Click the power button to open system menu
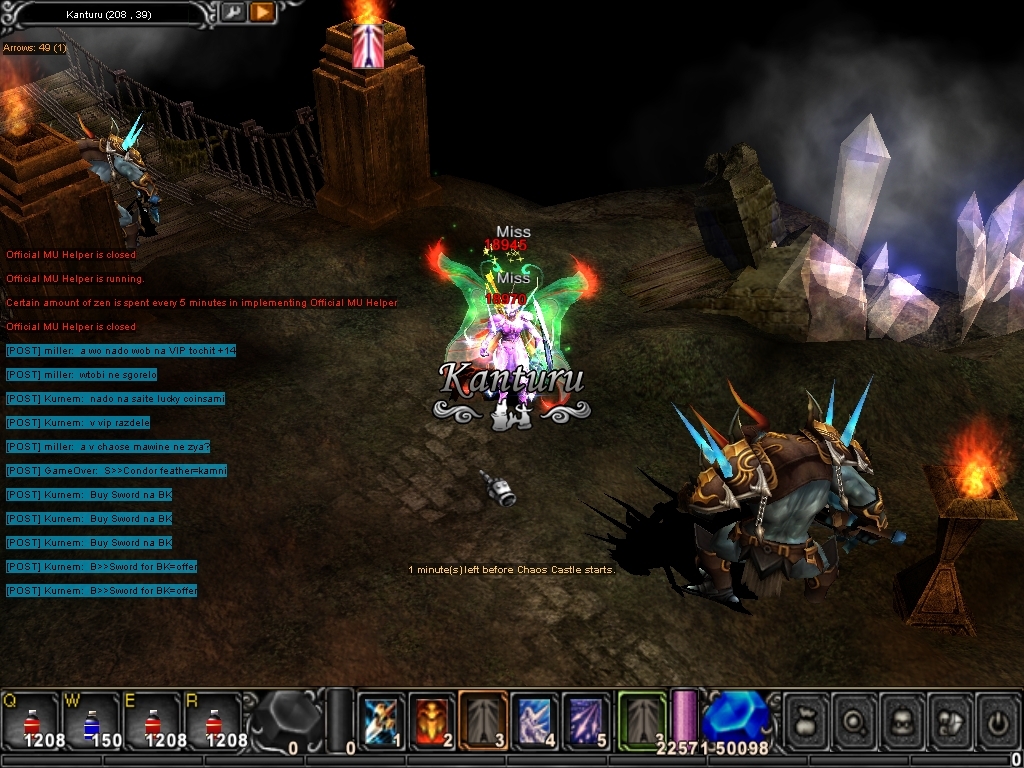1024x768 pixels. click(x=998, y=718)
